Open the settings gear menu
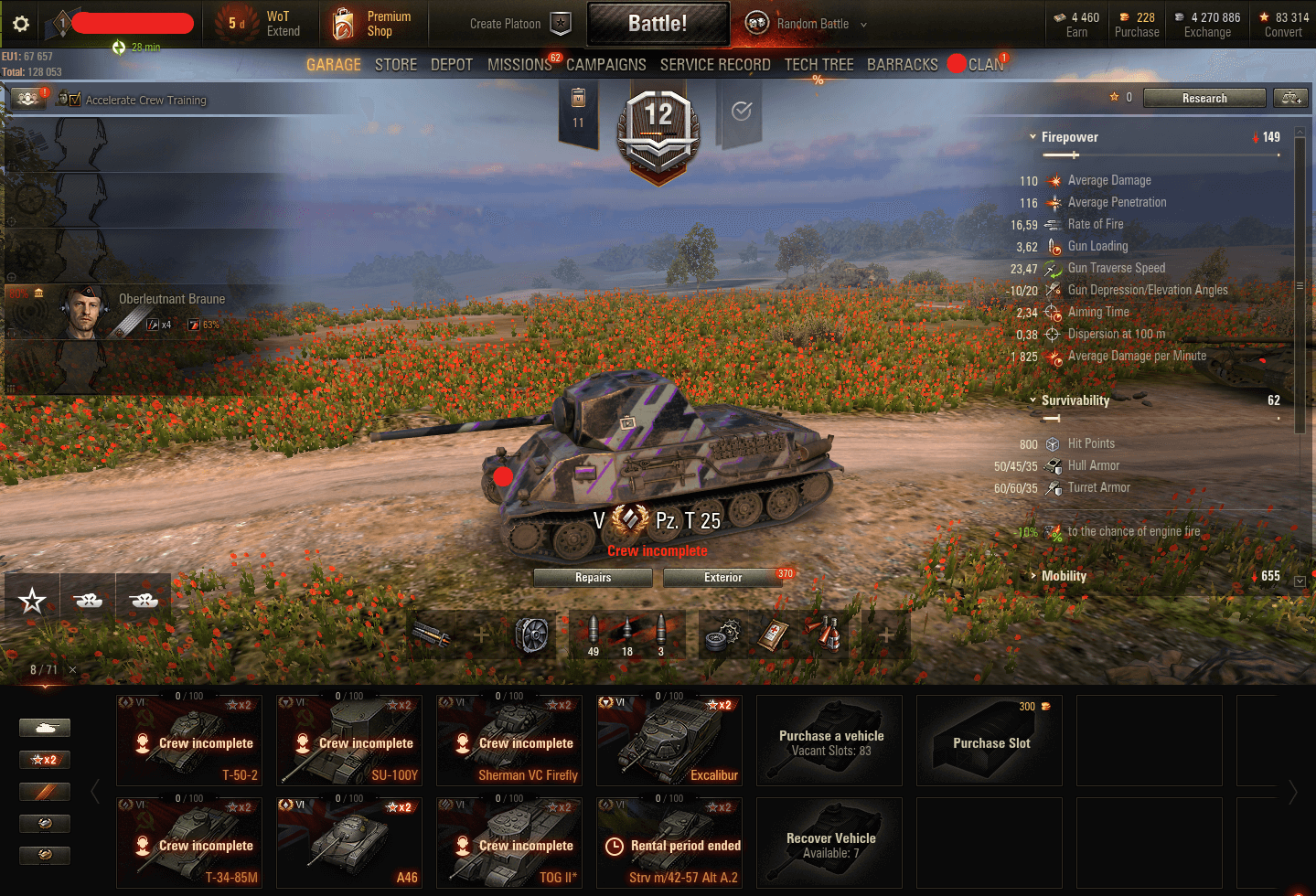The width and height of the screenshot is (1316, 896). [x=21, y=24]
